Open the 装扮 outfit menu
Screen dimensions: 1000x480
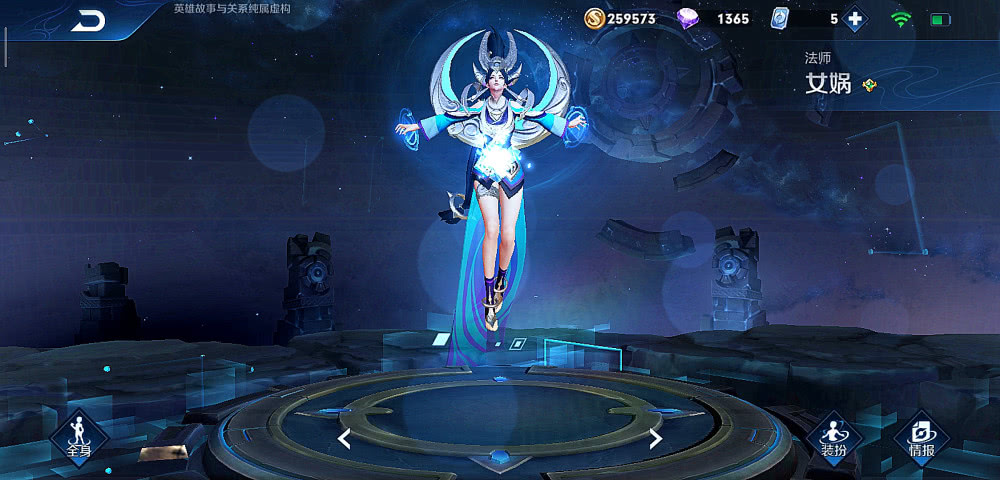[834, 436]
